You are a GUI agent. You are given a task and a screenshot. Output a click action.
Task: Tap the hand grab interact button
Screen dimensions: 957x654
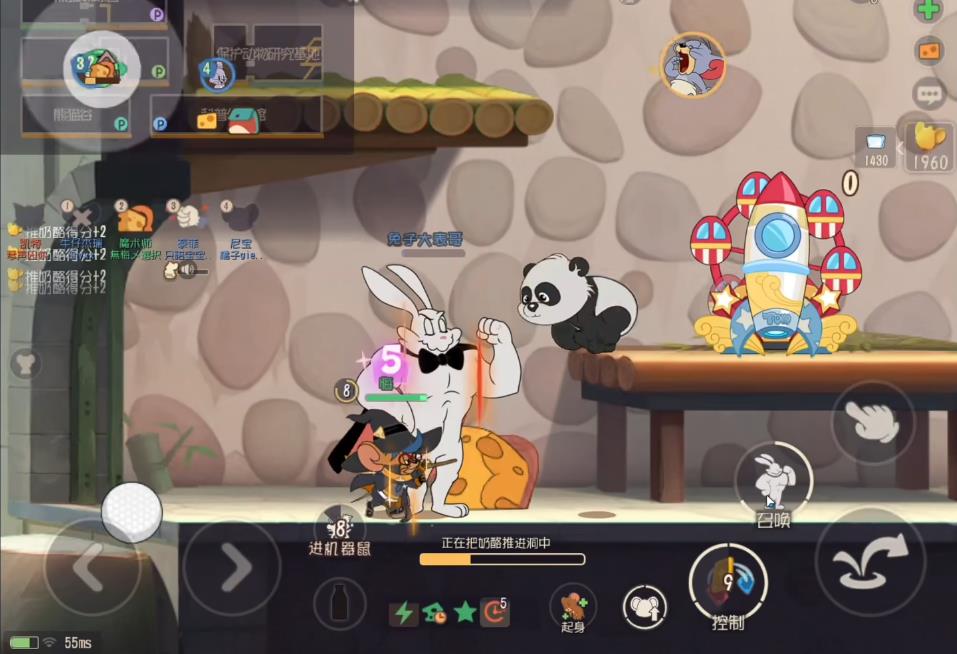tap(872, 422)
